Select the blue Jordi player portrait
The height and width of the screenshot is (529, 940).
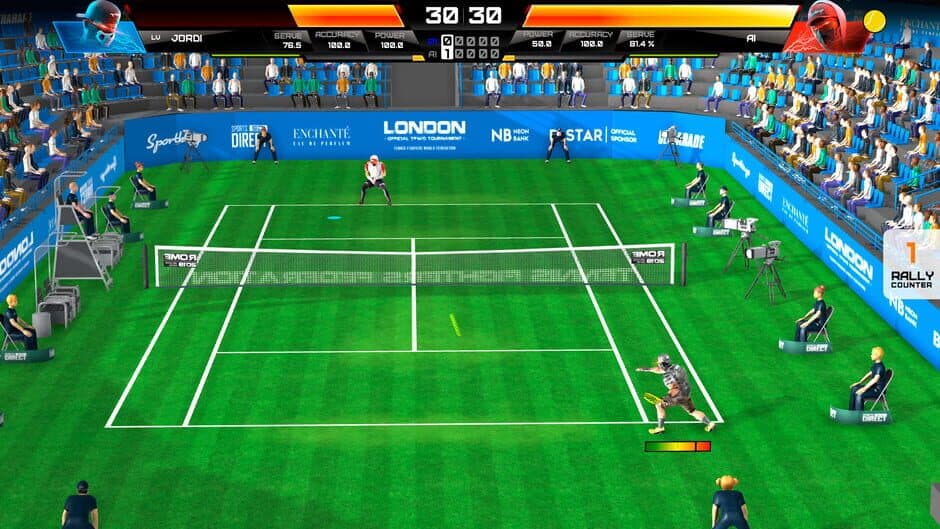click(98, 26)
